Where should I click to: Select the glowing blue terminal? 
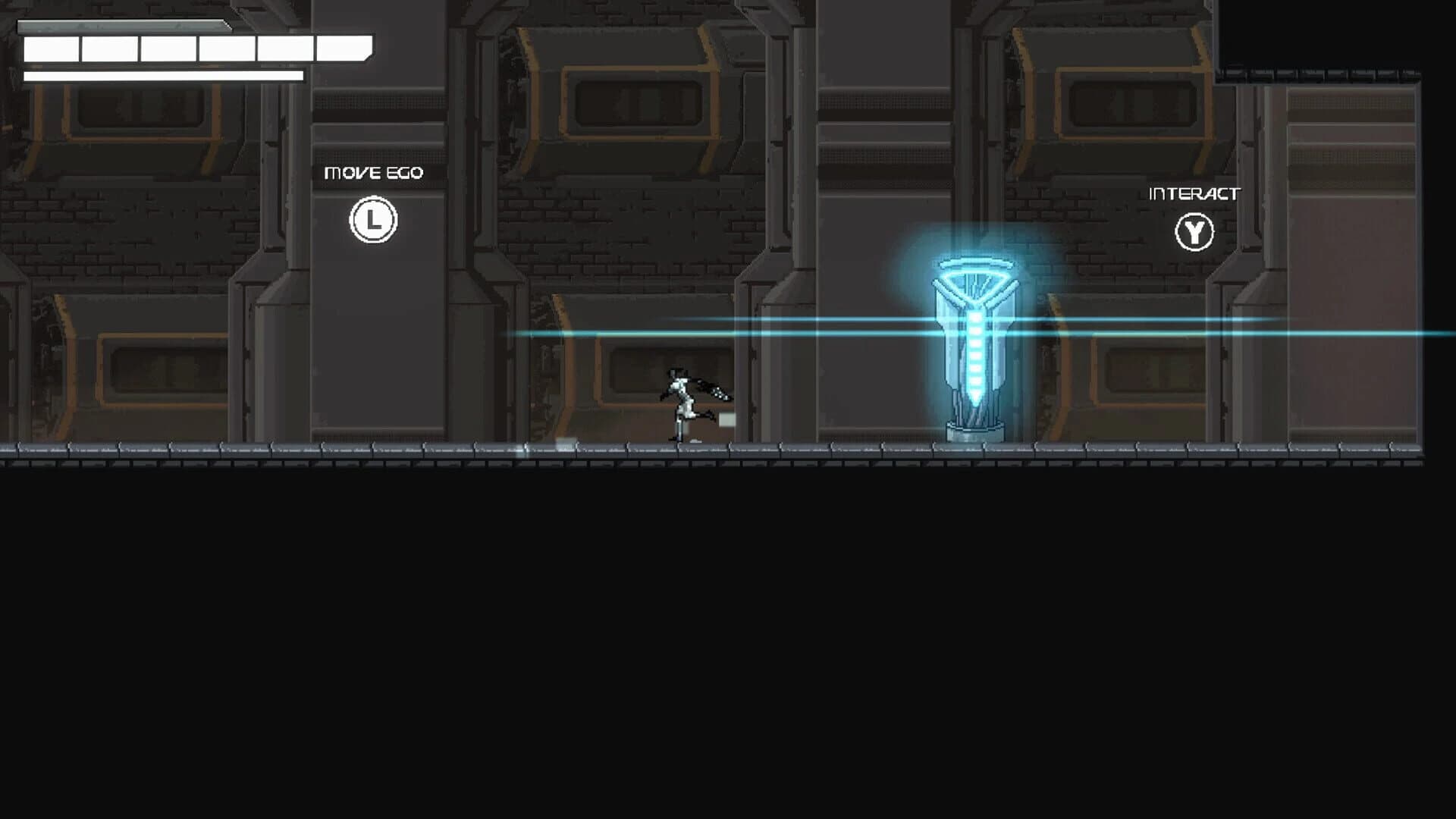pos(974,341)
